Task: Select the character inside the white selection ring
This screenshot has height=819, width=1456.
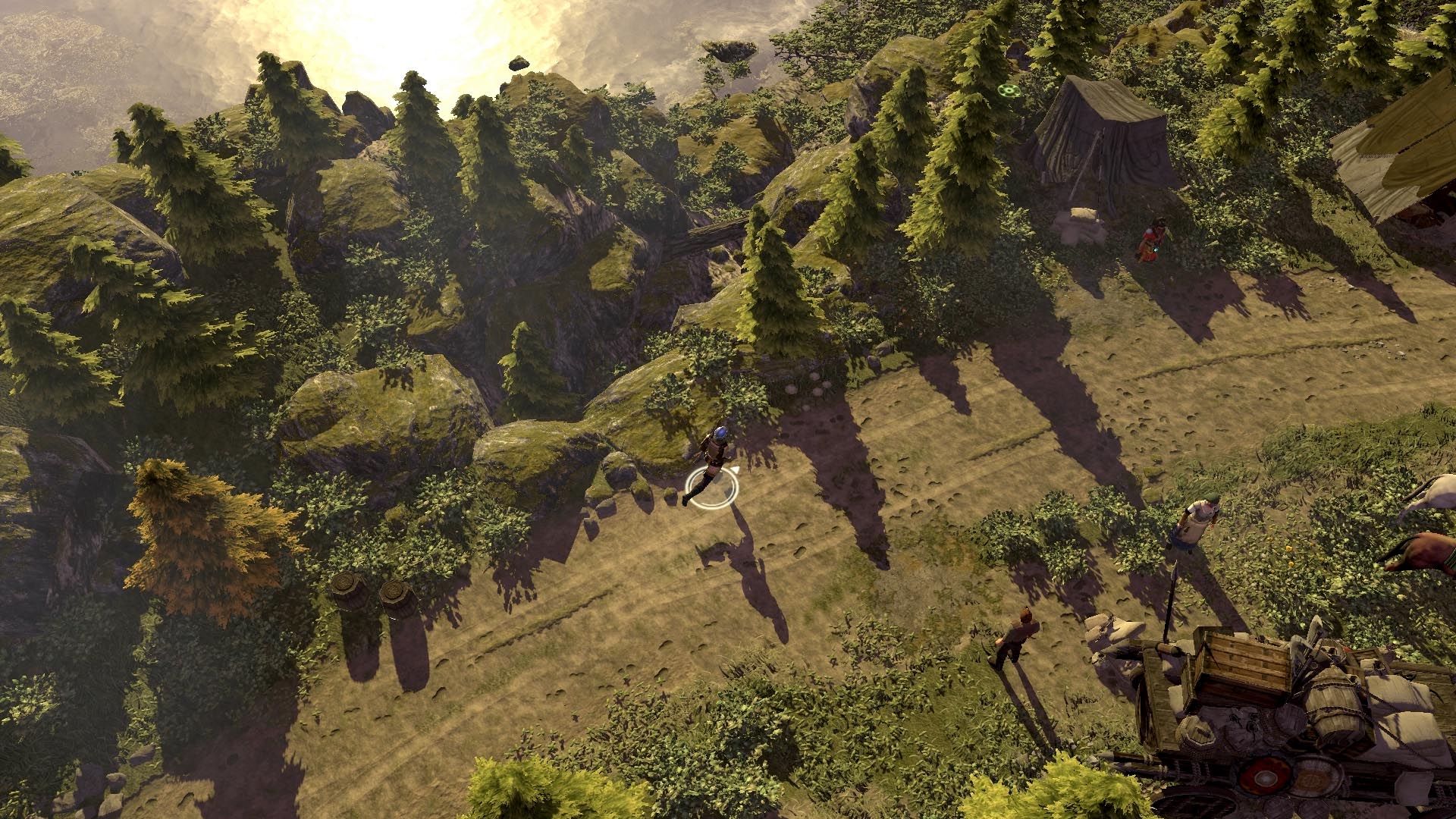Action: [711, 464]
